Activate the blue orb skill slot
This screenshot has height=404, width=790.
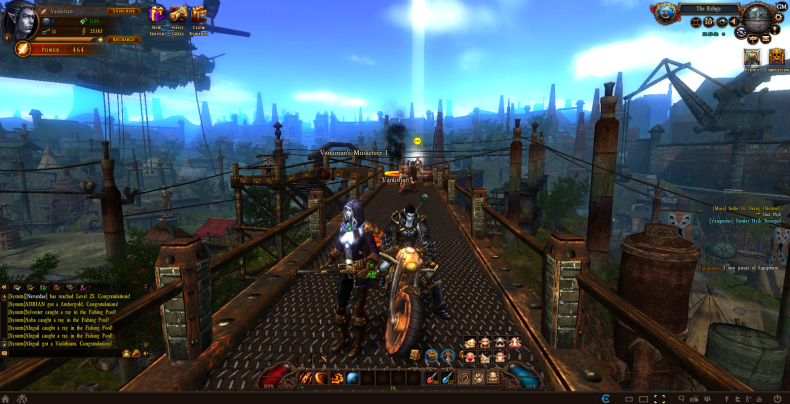click(352, 377)
